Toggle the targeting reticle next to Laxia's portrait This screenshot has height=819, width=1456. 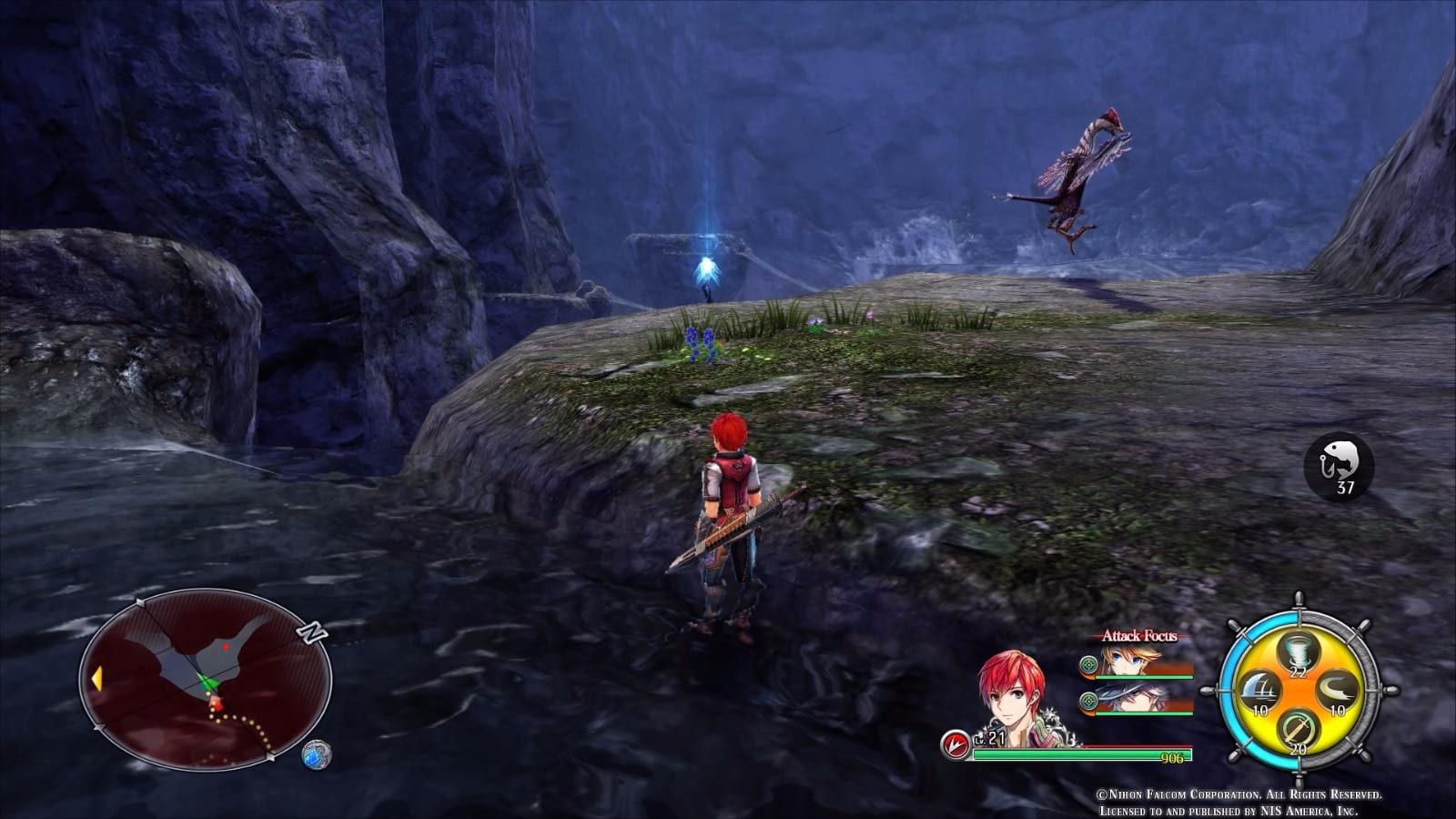1088,665
